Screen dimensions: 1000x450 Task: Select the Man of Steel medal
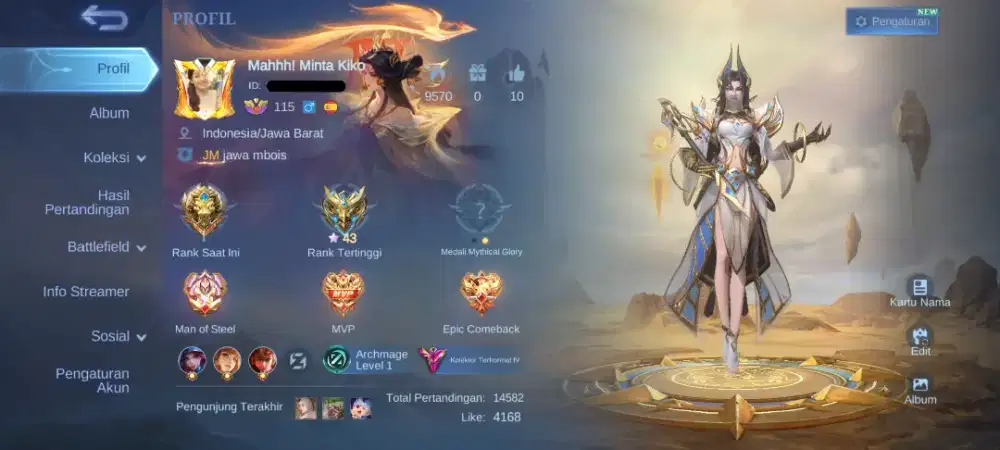click(x=205, y=294)
